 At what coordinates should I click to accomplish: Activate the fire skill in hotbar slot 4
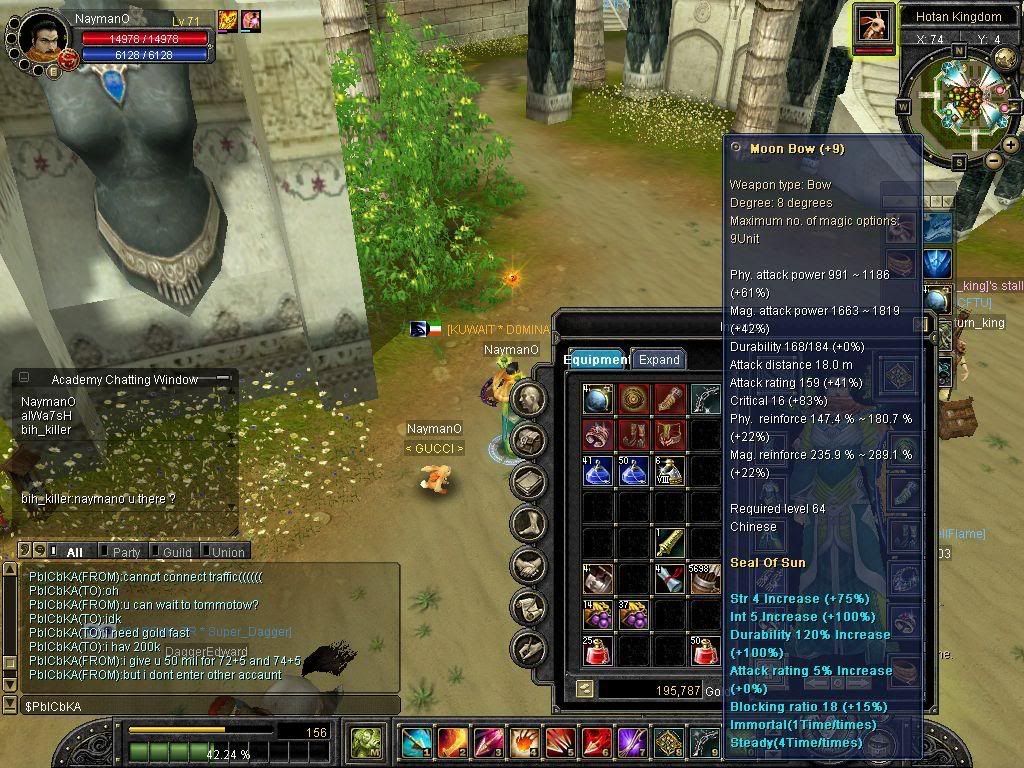(523, 743)
